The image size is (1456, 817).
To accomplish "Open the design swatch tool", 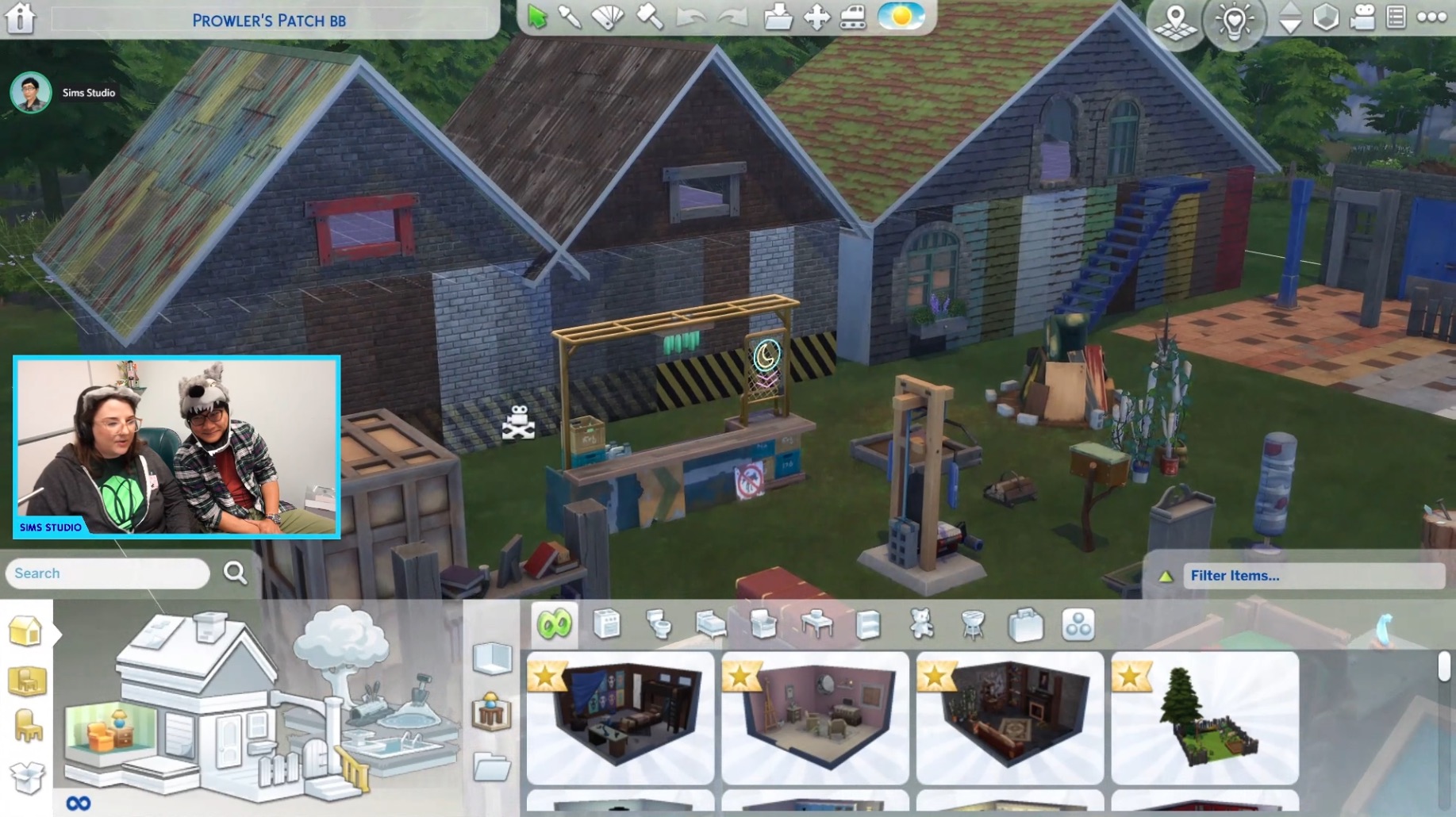I will point(608,17).
